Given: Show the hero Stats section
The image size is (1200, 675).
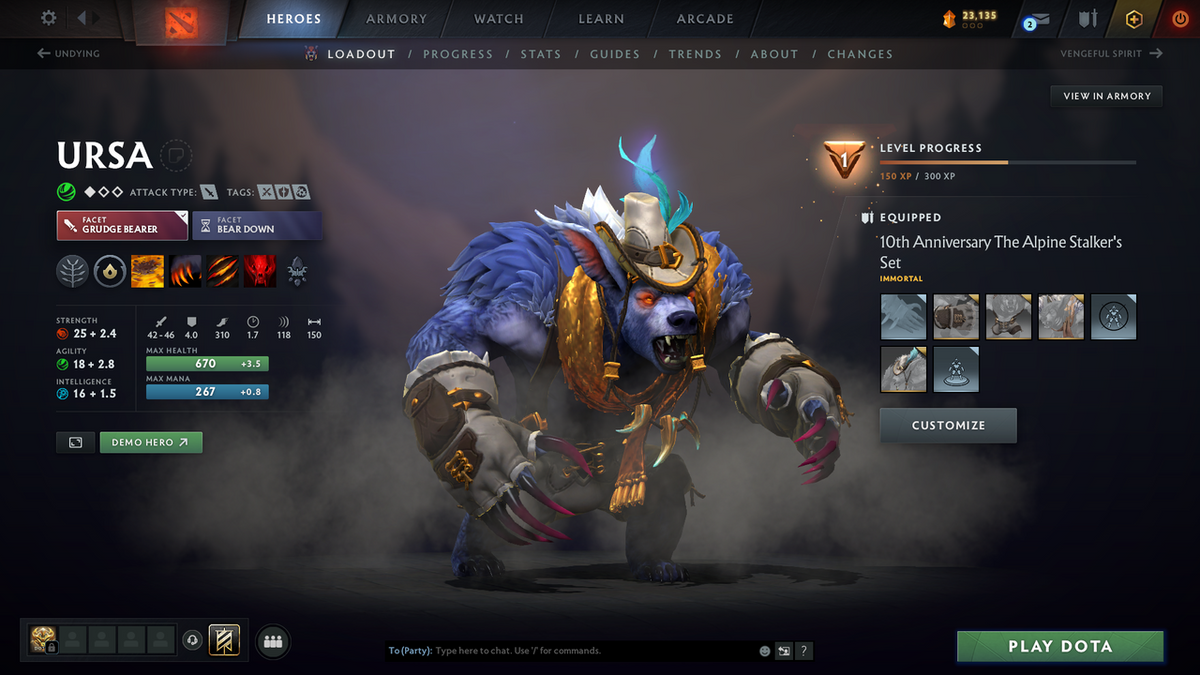Looking at the screenshot, I should [540, 54].
